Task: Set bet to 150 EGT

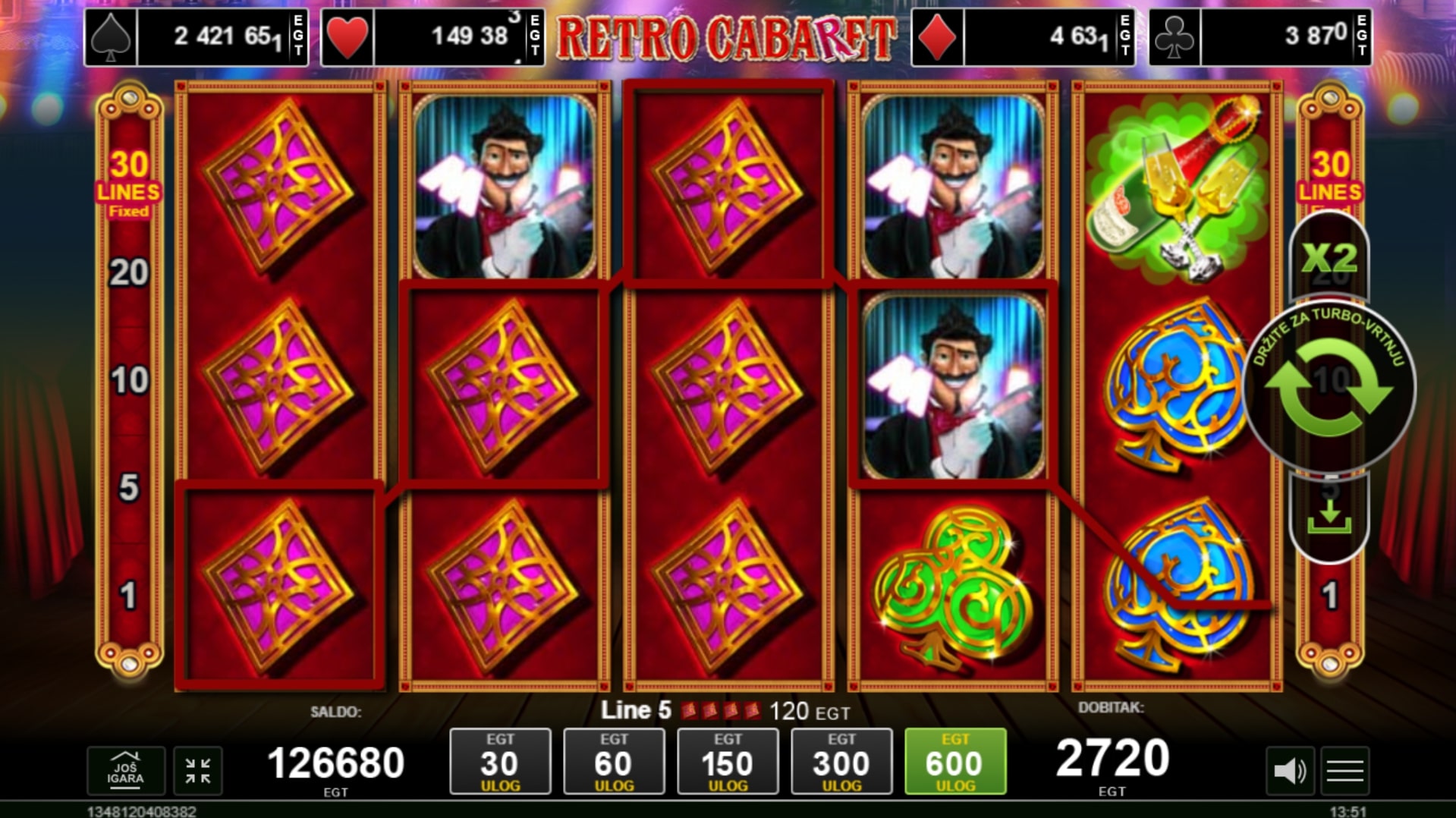Action: (728, 761)
